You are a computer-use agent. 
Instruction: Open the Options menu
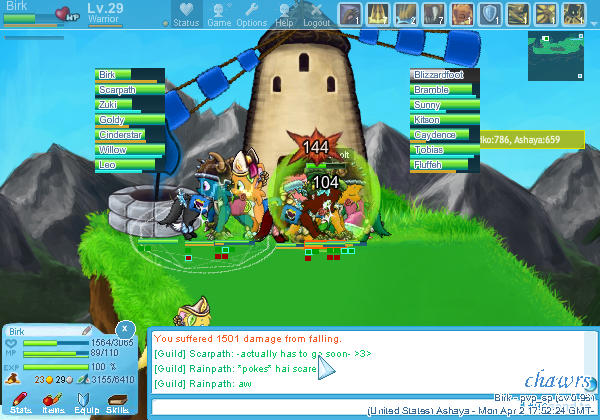pyautogui.click(x=252, y=15)
